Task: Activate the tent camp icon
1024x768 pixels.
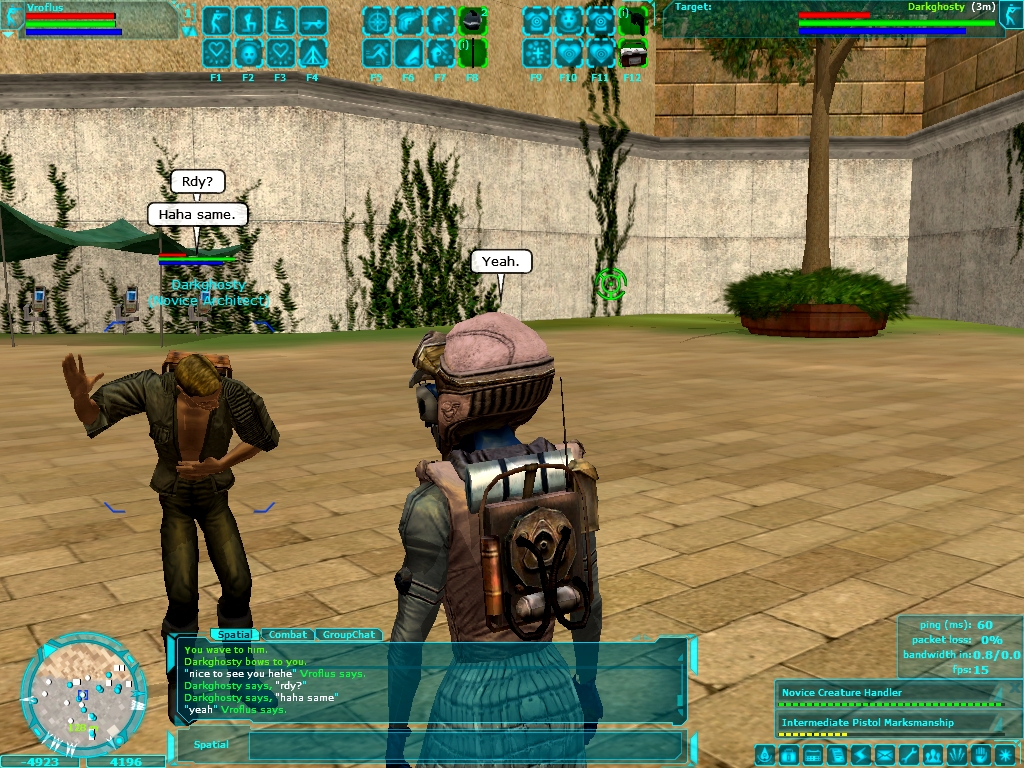Action: [312, 53]
